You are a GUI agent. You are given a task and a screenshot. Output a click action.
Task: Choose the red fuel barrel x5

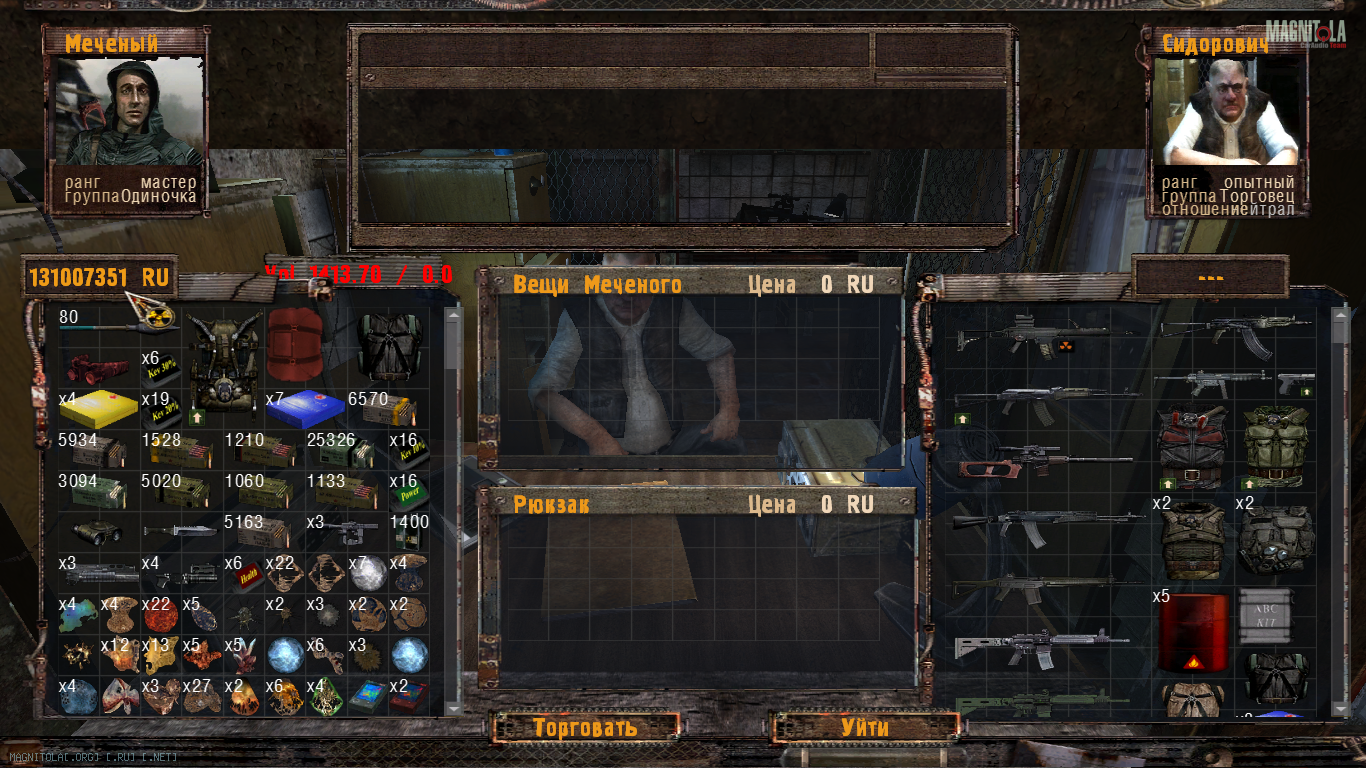coord(1193,632)
